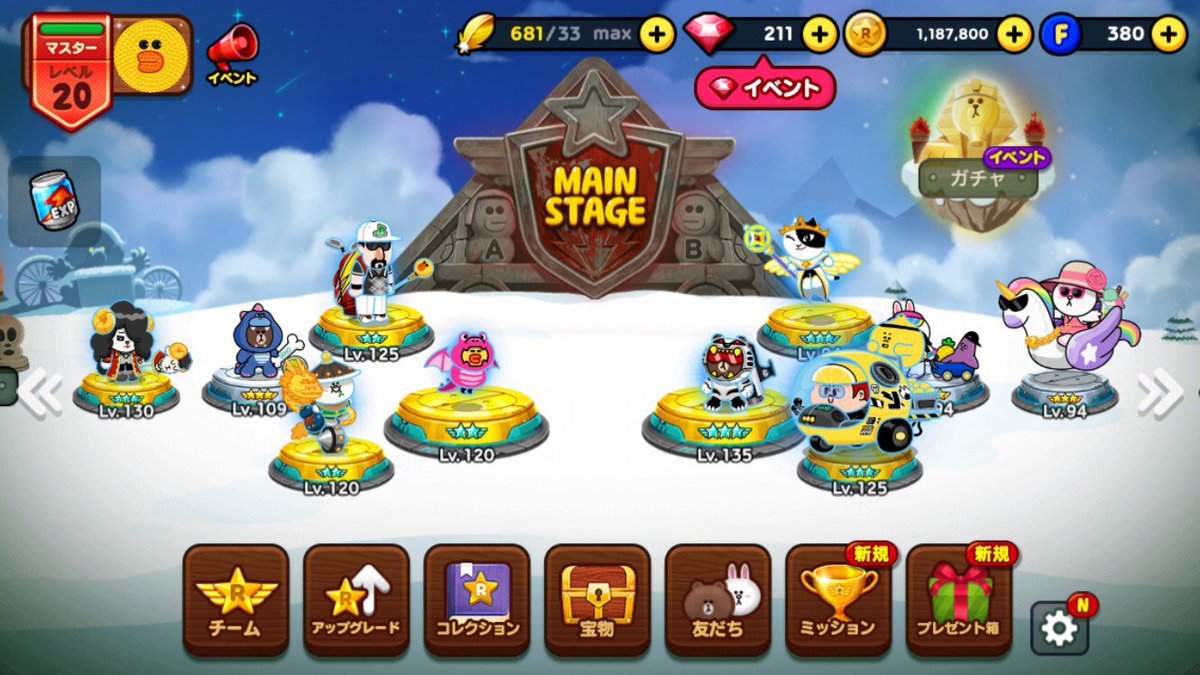Open the master level 20 profile badge
This screenshot has width=1200, height=675.
tap(72, 72)
